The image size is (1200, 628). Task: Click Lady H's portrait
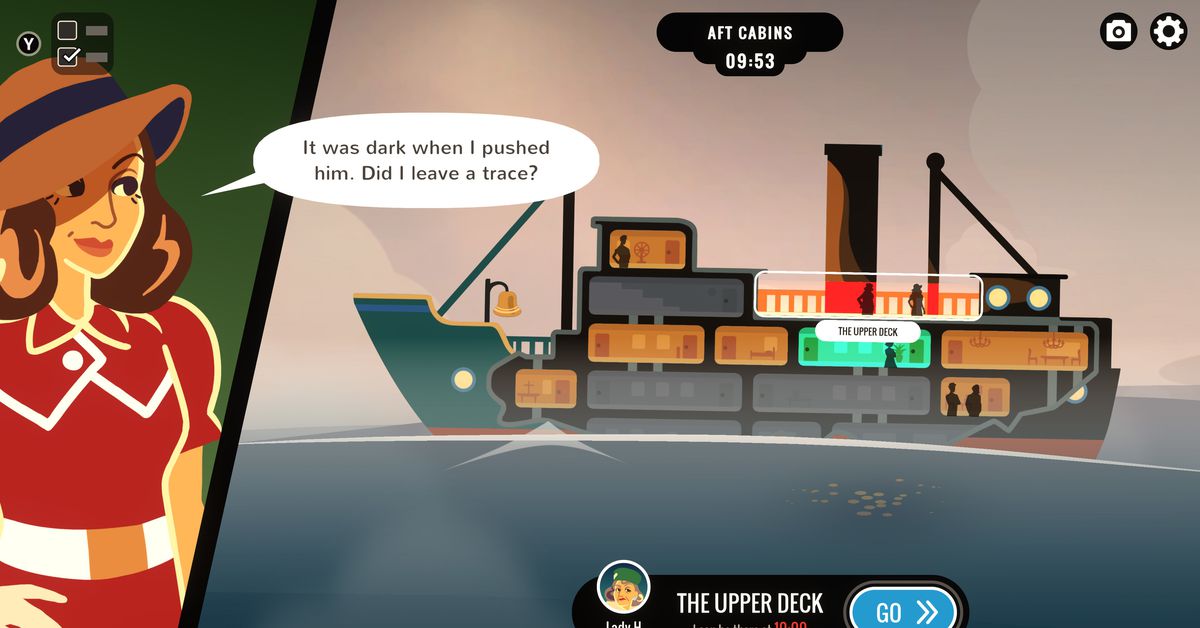point(623,588)
